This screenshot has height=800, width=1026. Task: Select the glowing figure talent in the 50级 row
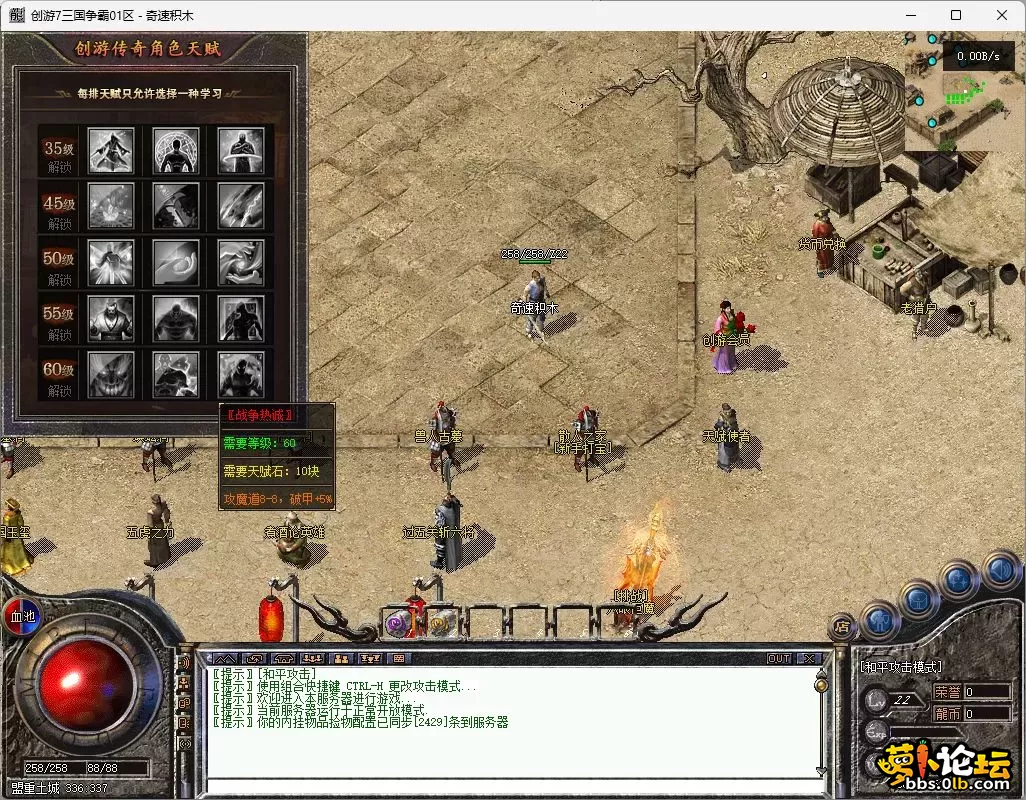point(112,263)
